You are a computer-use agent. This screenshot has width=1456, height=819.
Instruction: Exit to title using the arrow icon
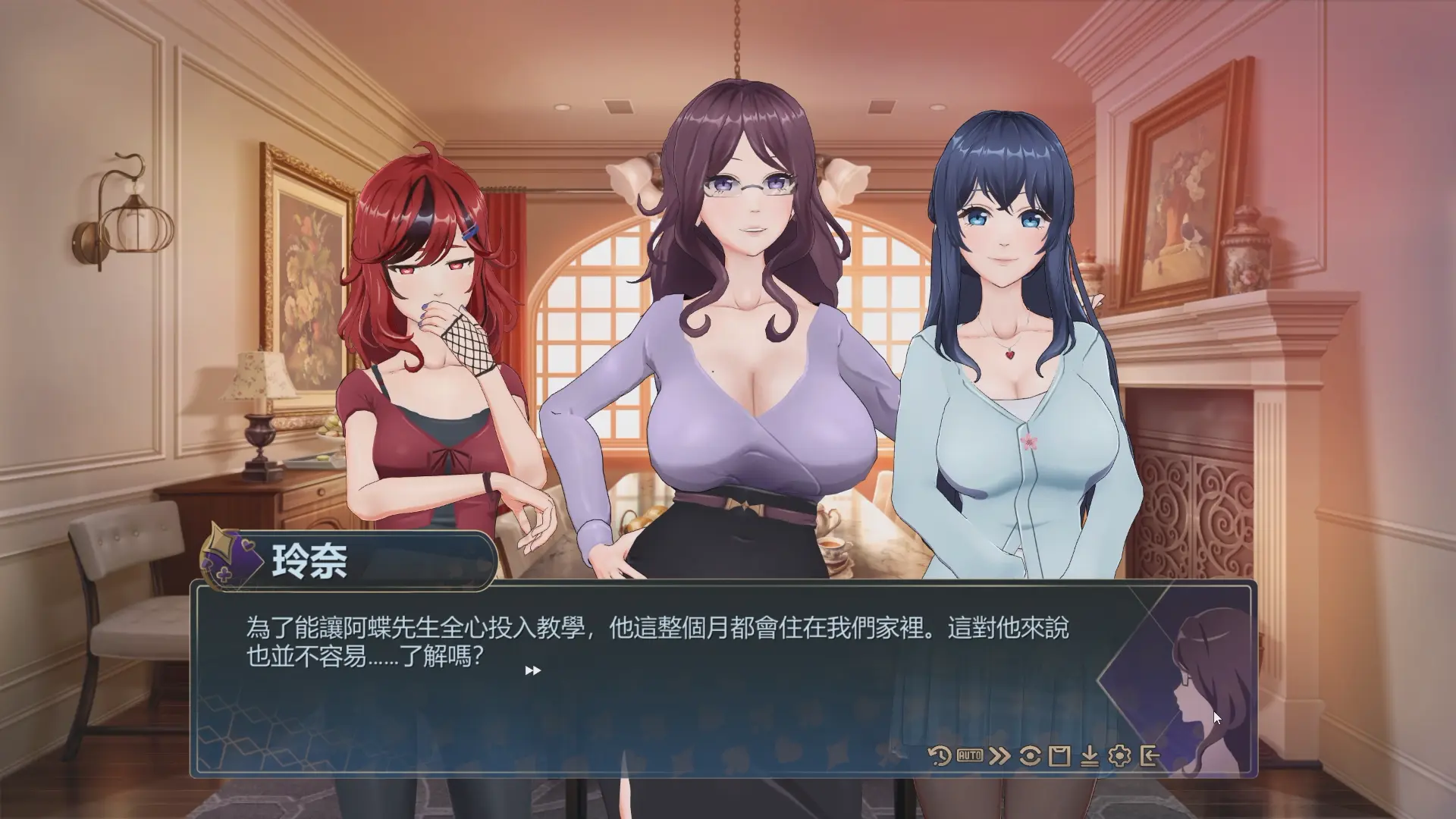tap(1150, 755)
